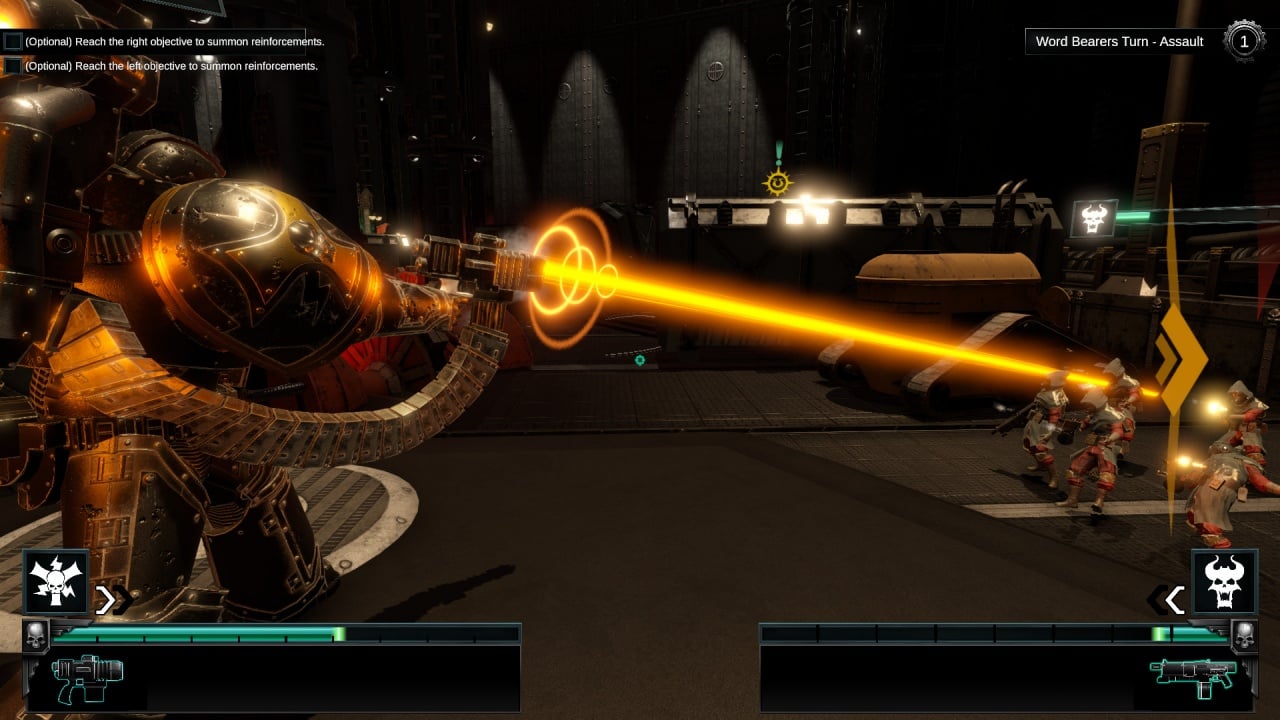Select the yellow cog objective marker
The width and height of the screenshot is (1280, 720).
[777, 182]
